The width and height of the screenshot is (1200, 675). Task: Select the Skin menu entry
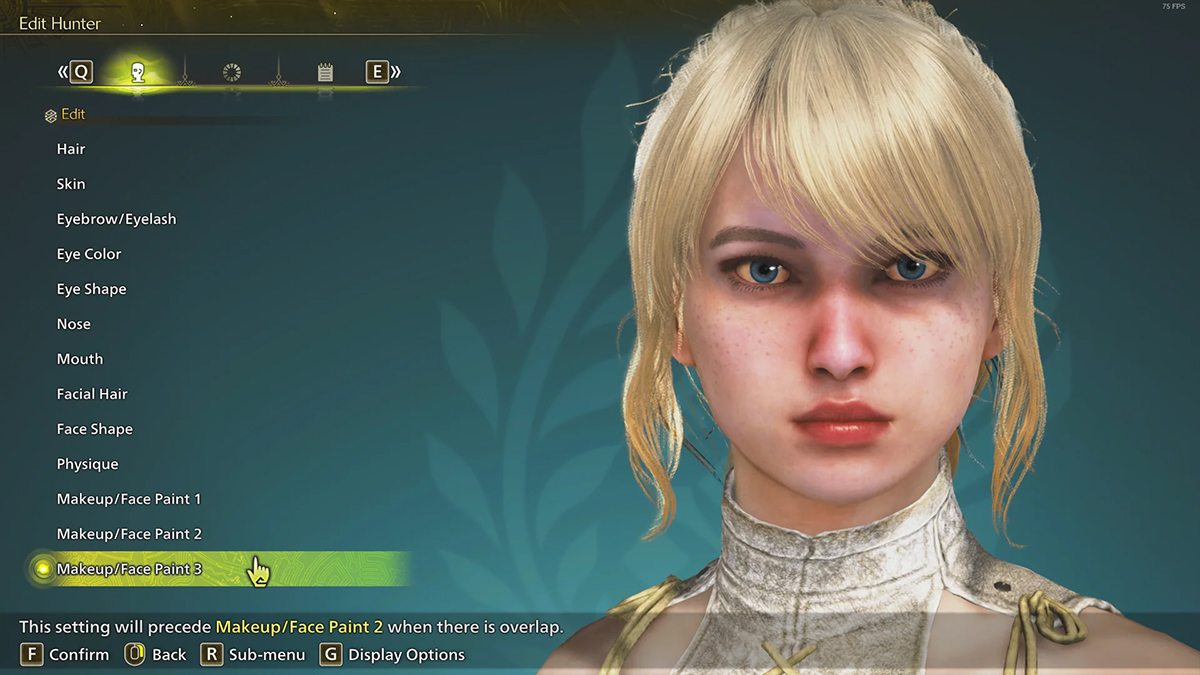coord(71,184)
